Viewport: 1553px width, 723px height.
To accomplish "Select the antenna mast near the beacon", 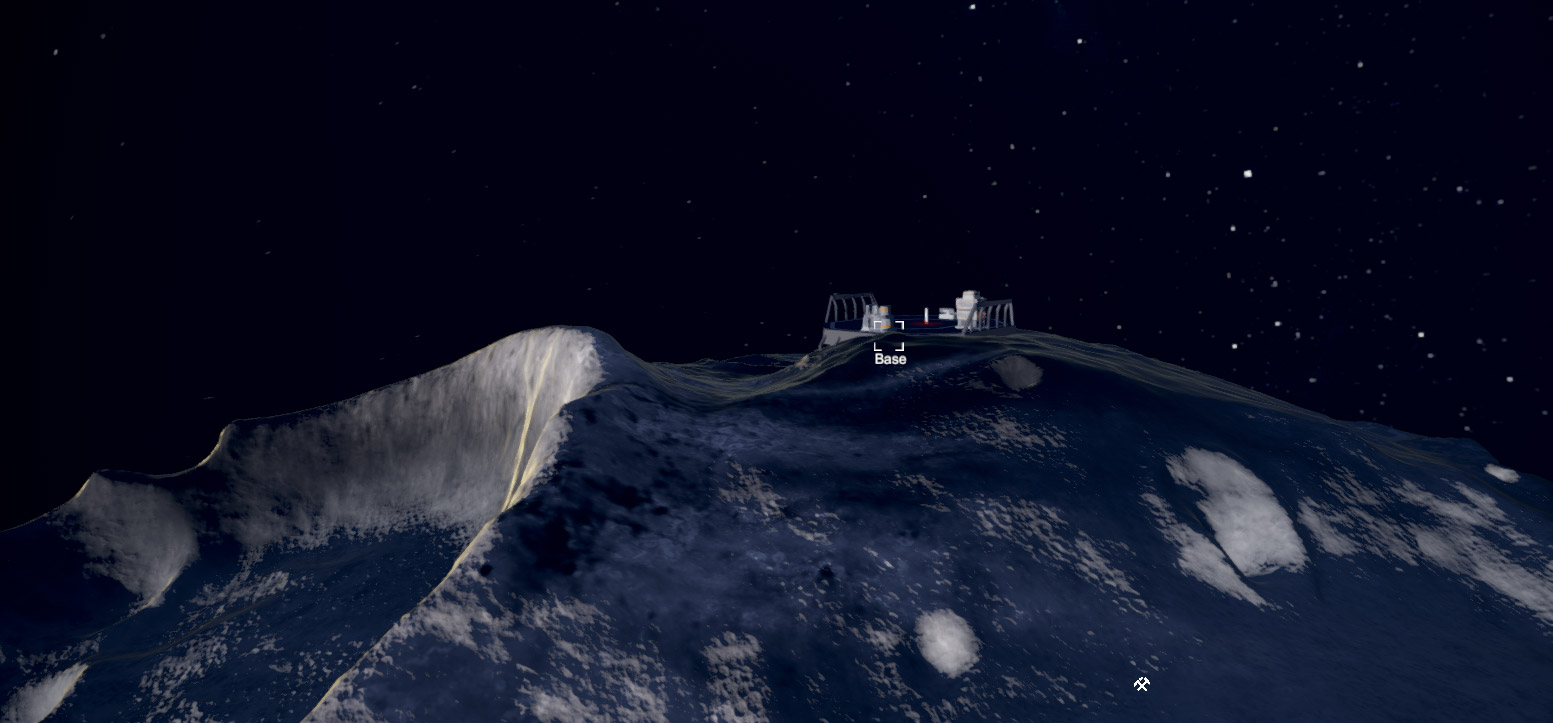I will 926,312.
